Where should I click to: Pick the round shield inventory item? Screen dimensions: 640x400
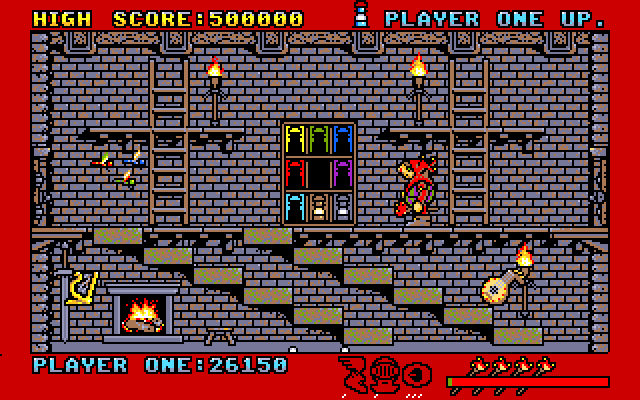pos(418,373)
